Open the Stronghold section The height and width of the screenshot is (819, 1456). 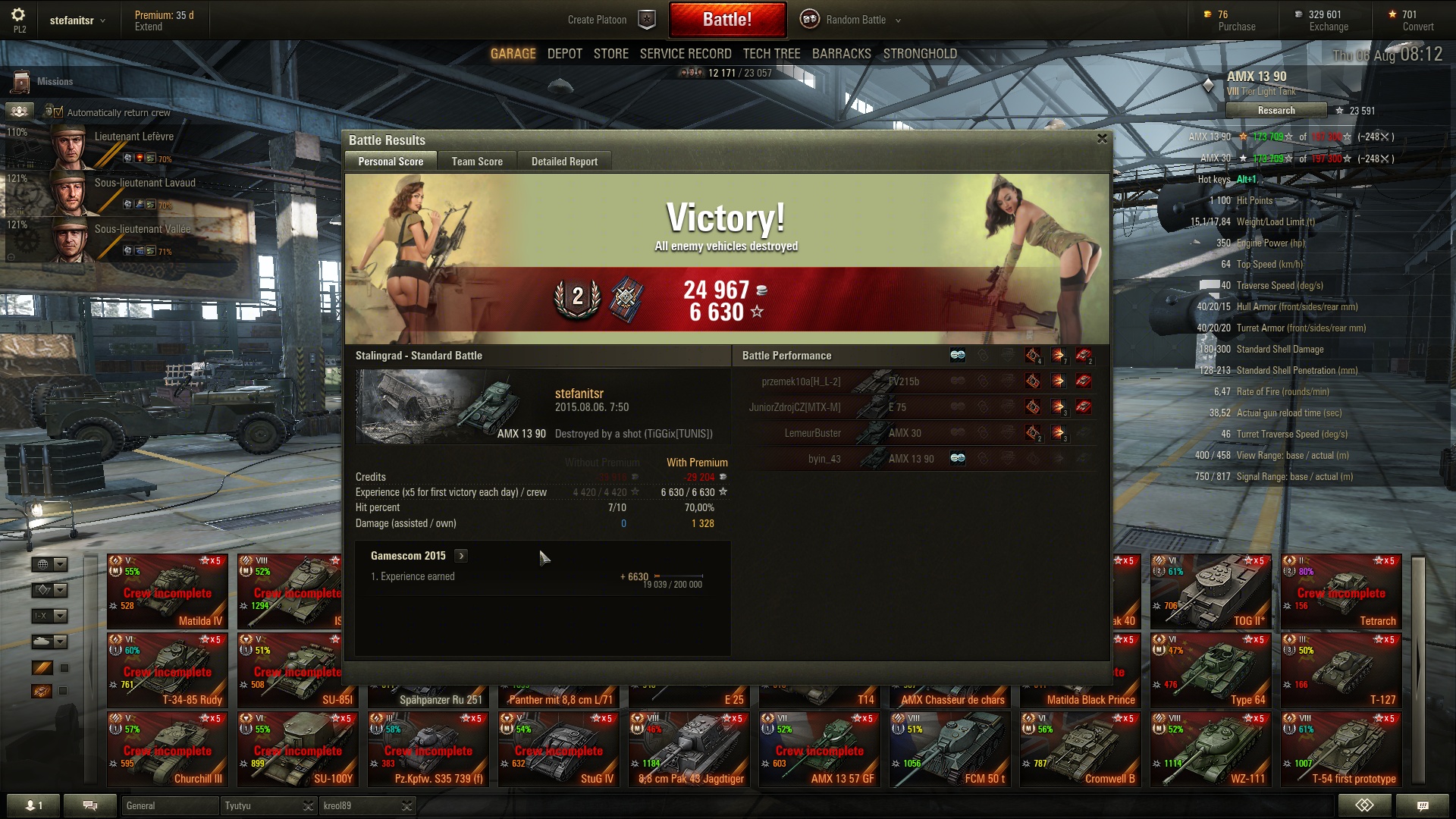[x=919, y=54]
